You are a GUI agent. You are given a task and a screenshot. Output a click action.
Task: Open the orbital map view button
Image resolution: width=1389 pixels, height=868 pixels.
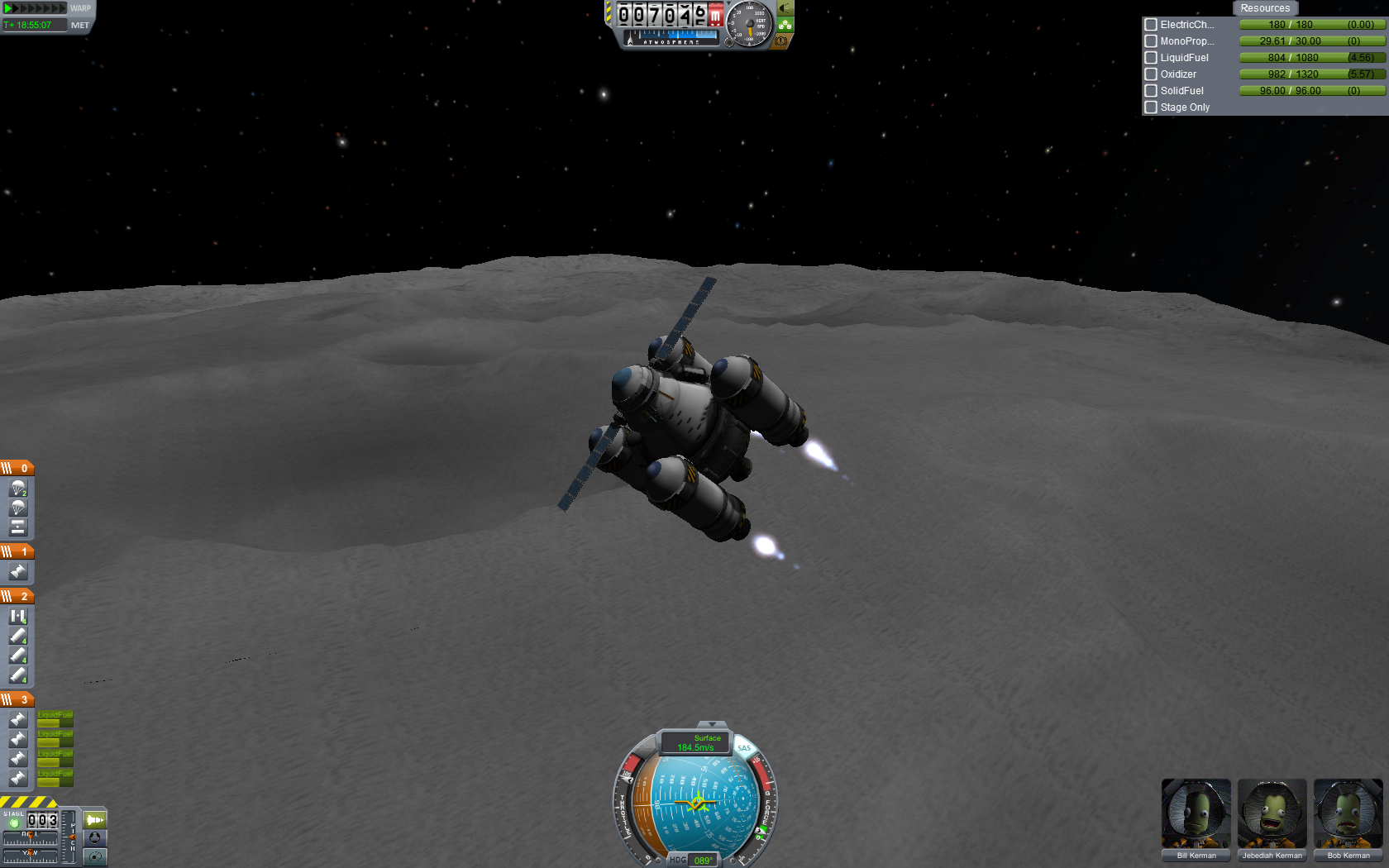pos(95,856)
